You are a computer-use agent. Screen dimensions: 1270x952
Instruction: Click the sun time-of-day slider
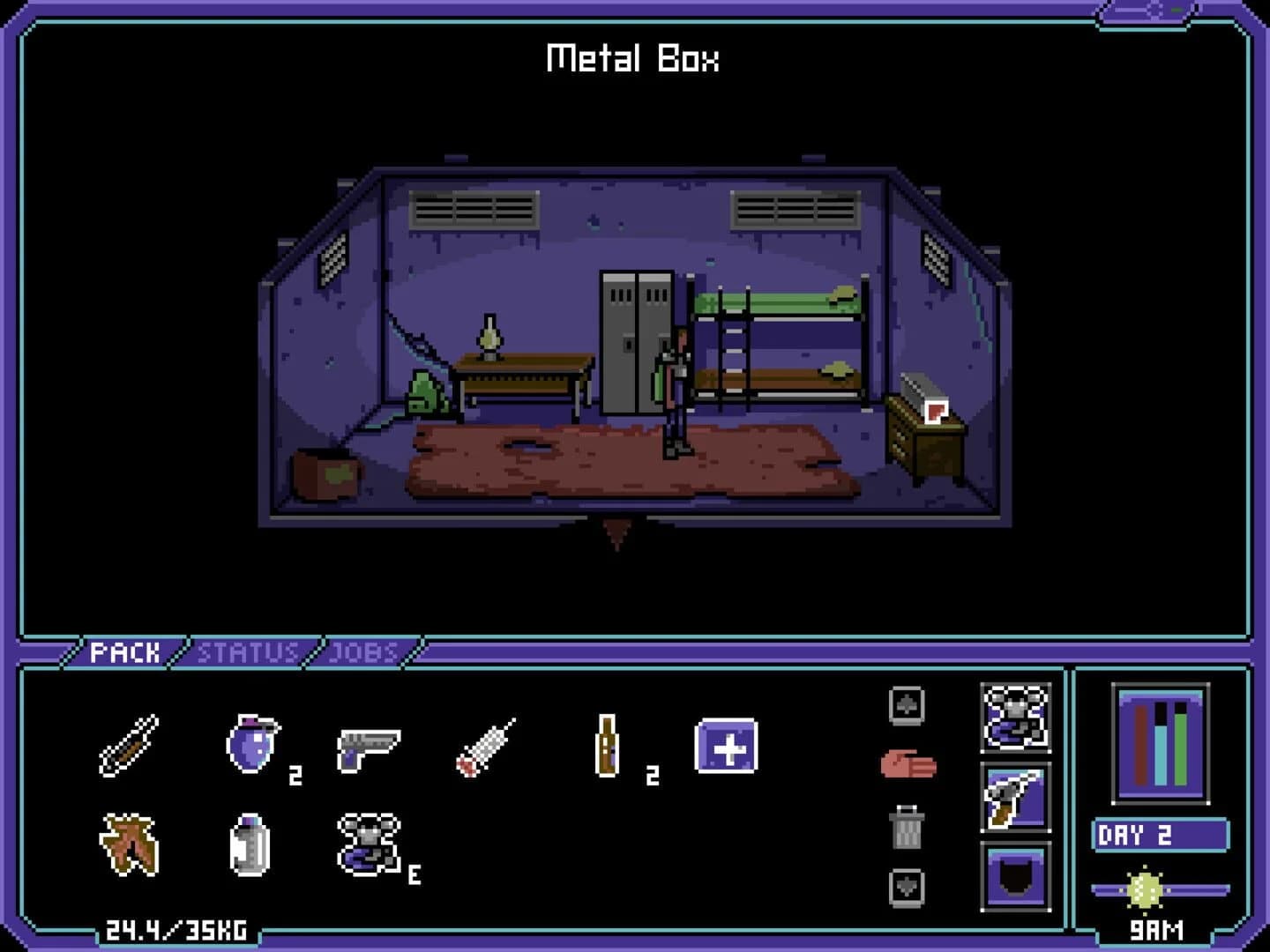coord(1144,889)
